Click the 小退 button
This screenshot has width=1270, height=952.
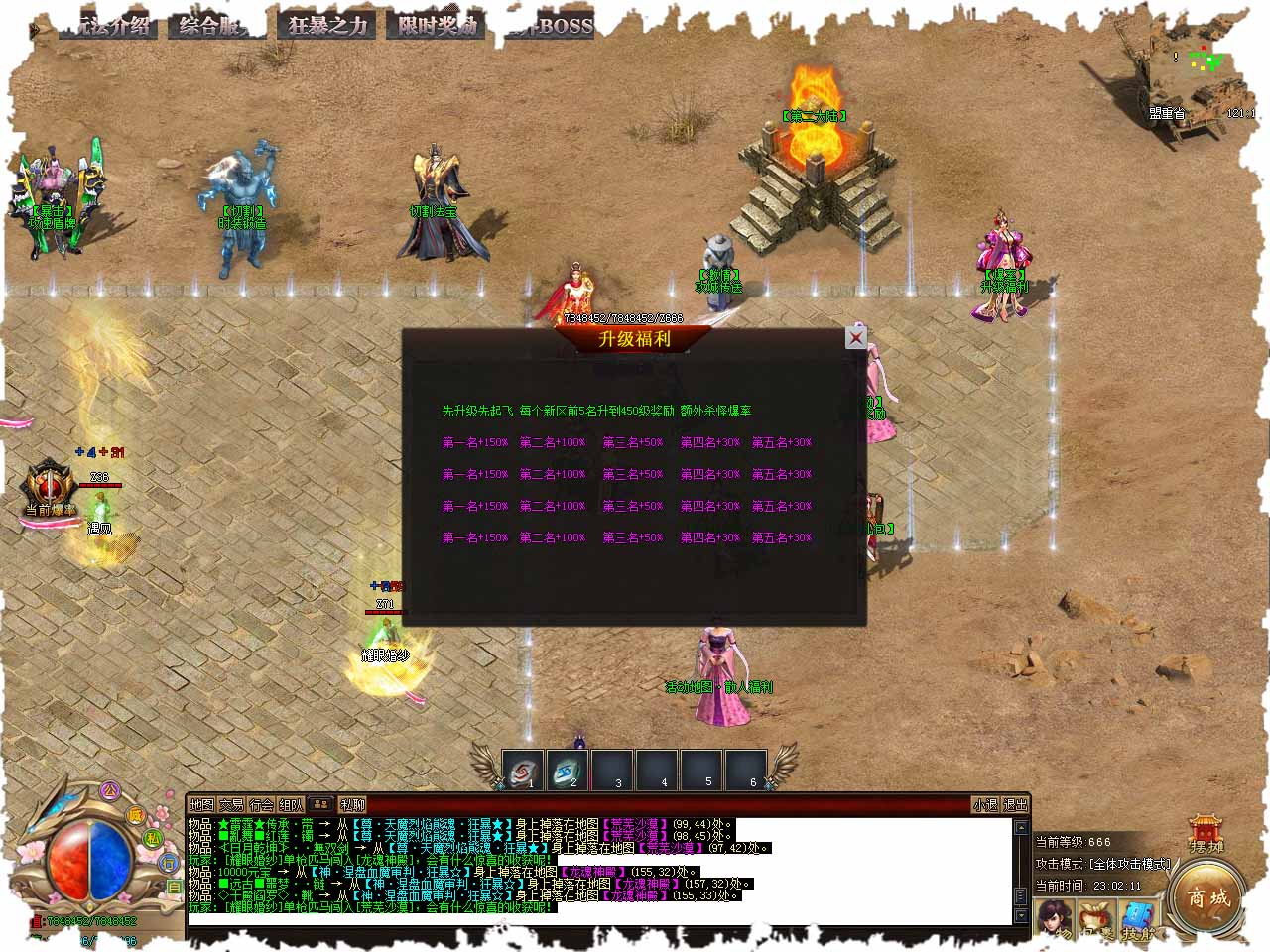(x=984, y=805)
